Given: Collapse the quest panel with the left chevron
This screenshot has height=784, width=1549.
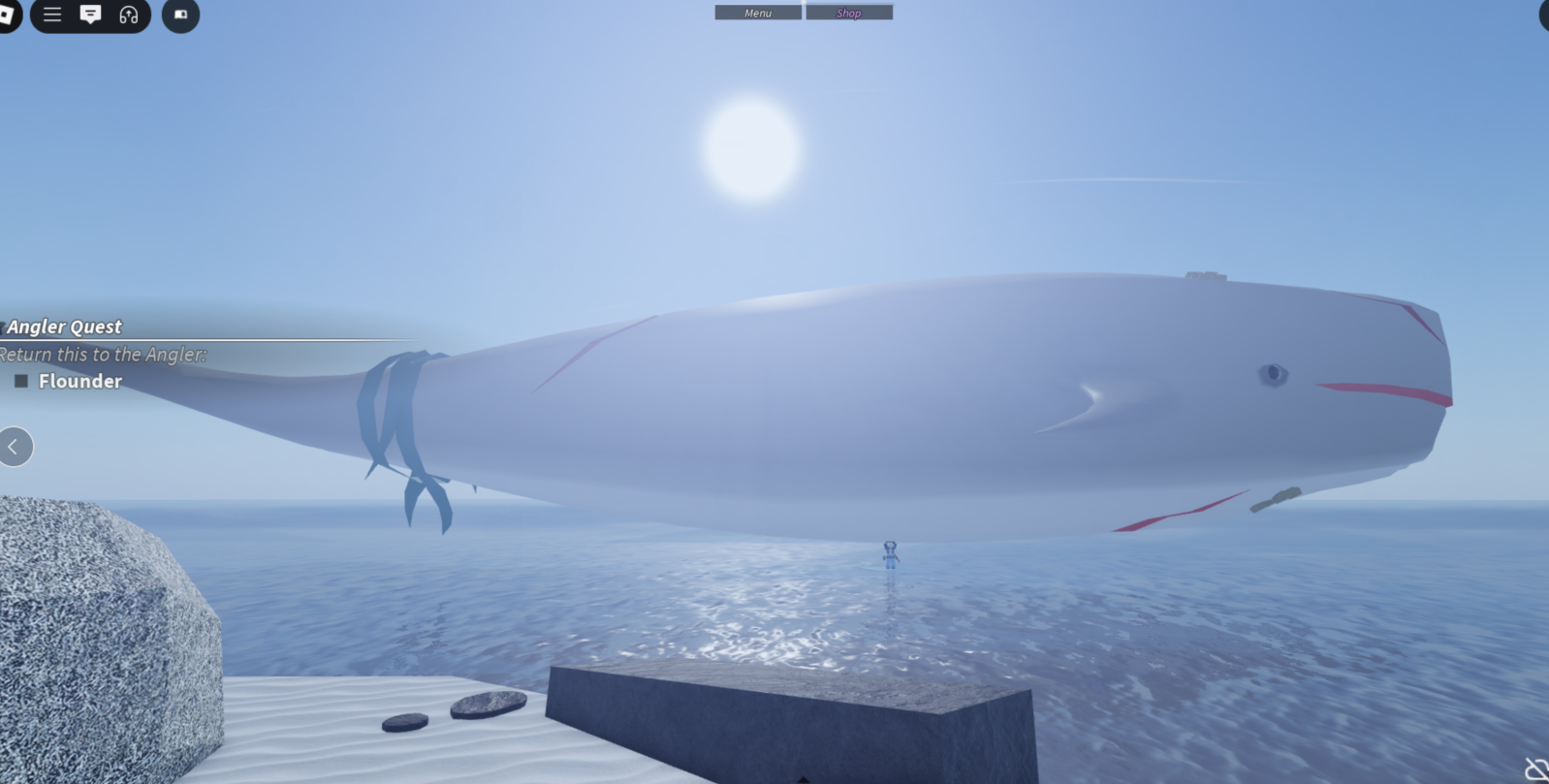Looking at the screenshot, I should pyautogui.click(x=15, y=447).
